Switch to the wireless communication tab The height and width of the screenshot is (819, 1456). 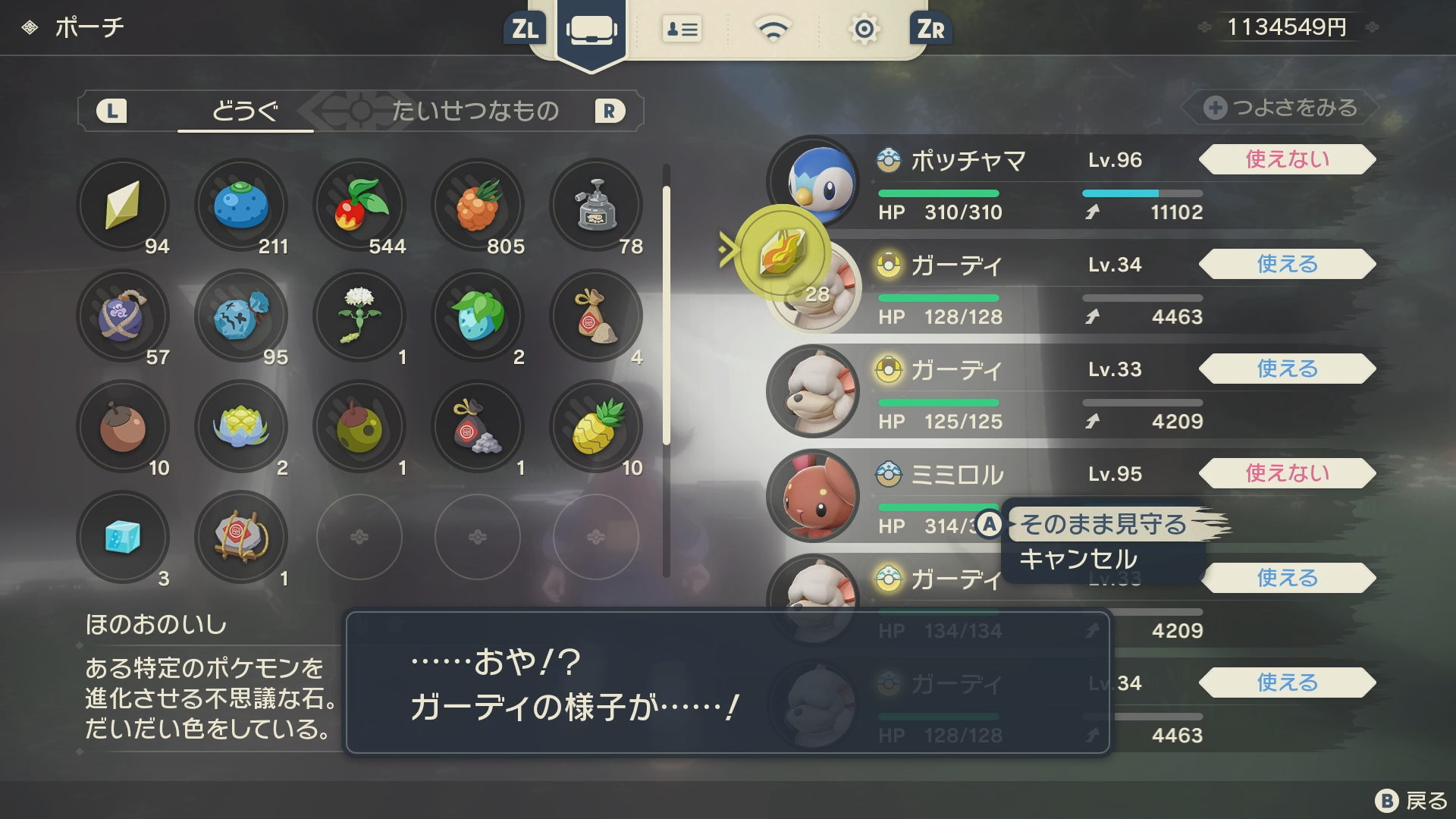pyautogui.click(x=773, y=30)
